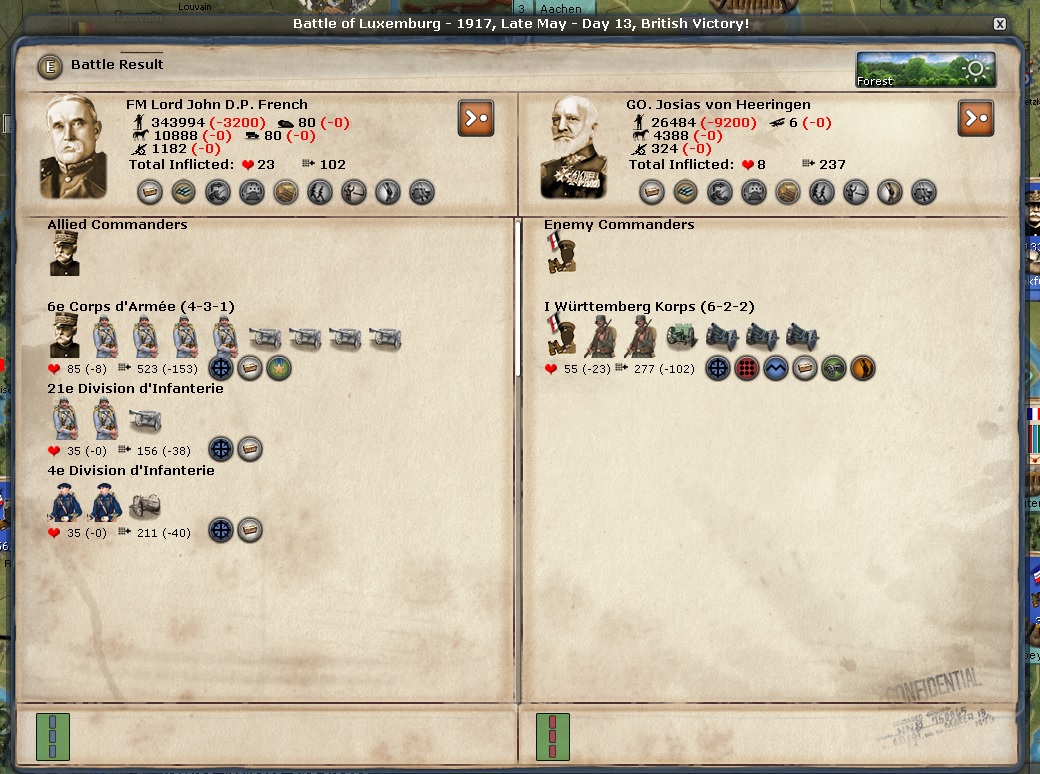Select the portrait under Allied Commanders

click(65, 254)
